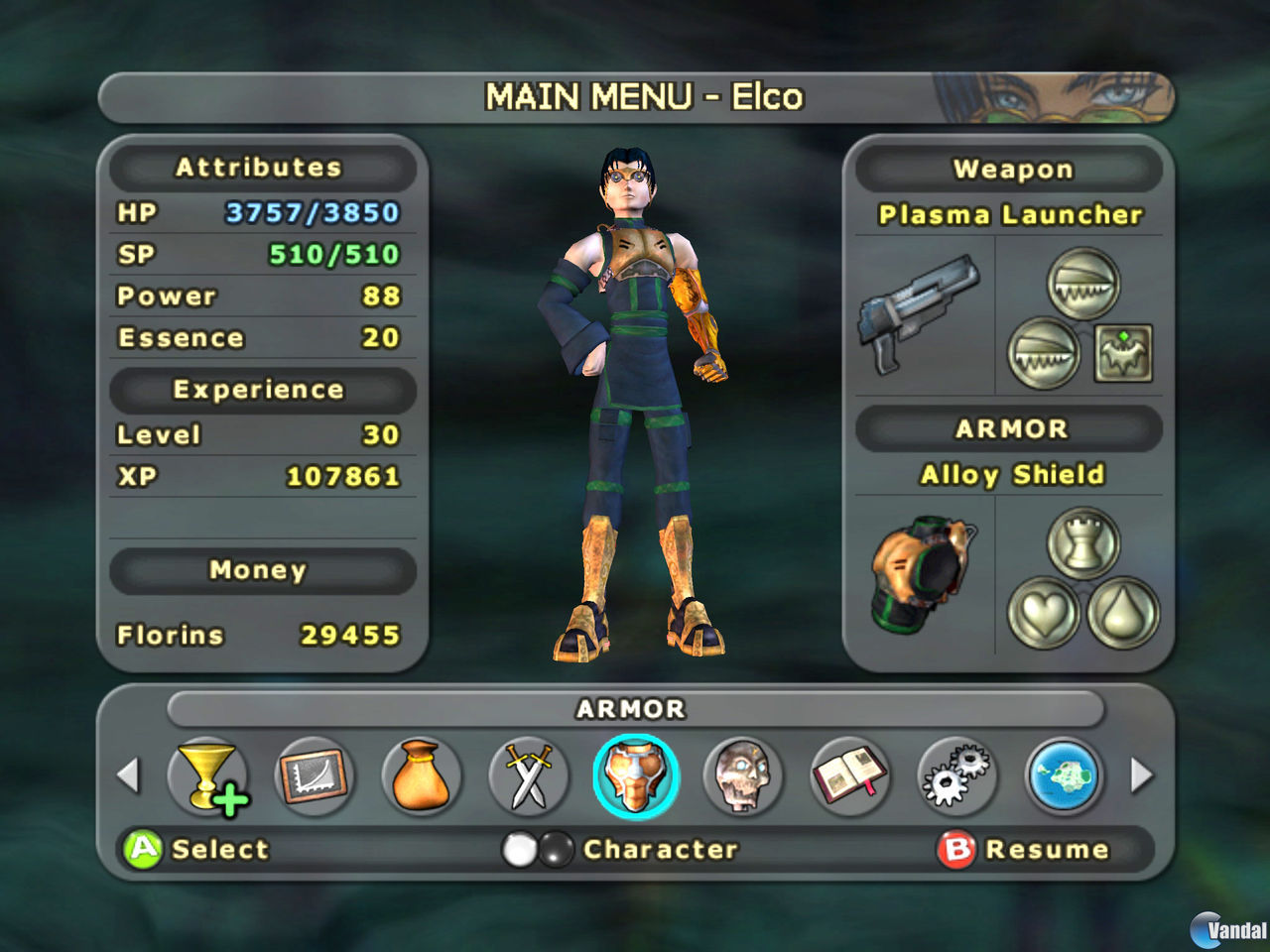Open the skull menu icon
This screenshot has width=1270, height=952.
click(x=742, y=776)
